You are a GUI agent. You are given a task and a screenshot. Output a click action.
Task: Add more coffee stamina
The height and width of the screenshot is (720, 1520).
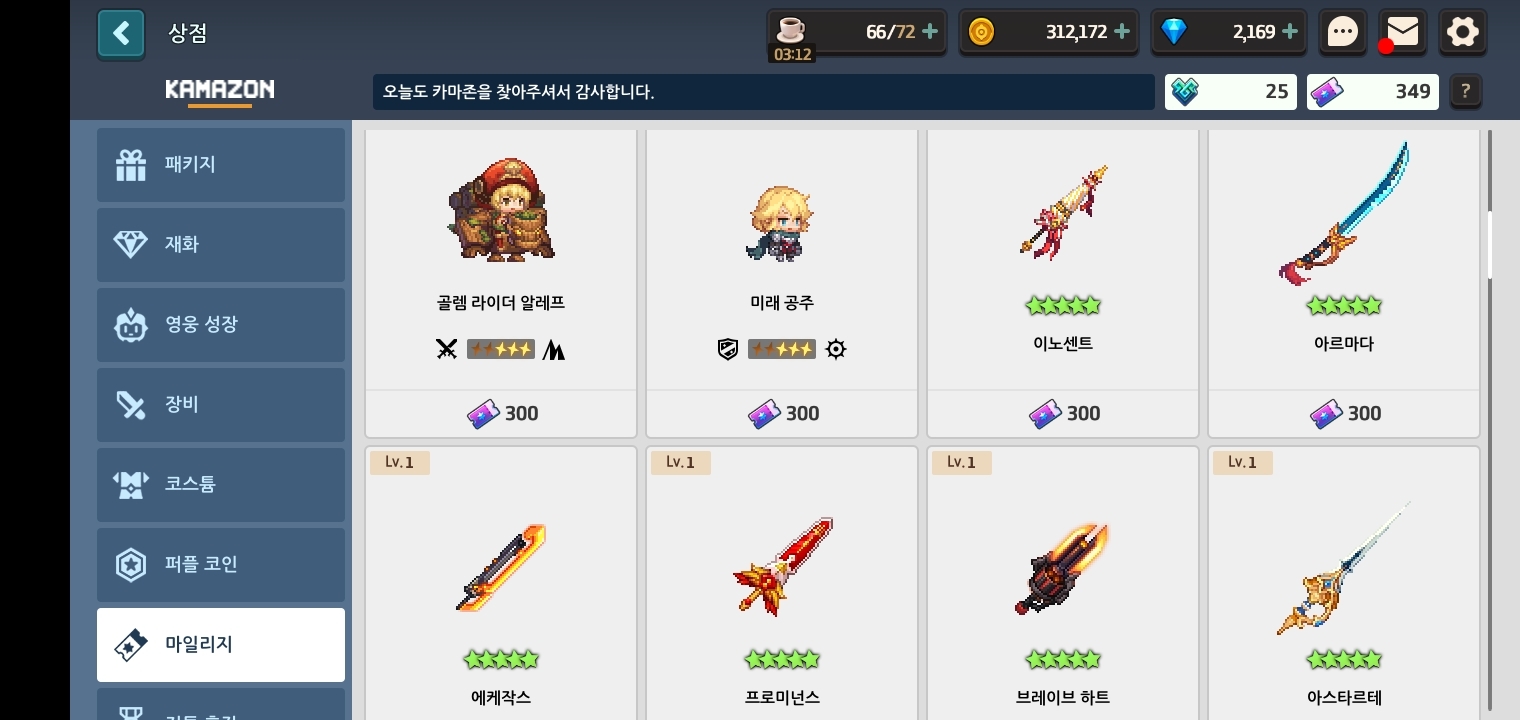[x=930, y=32]
